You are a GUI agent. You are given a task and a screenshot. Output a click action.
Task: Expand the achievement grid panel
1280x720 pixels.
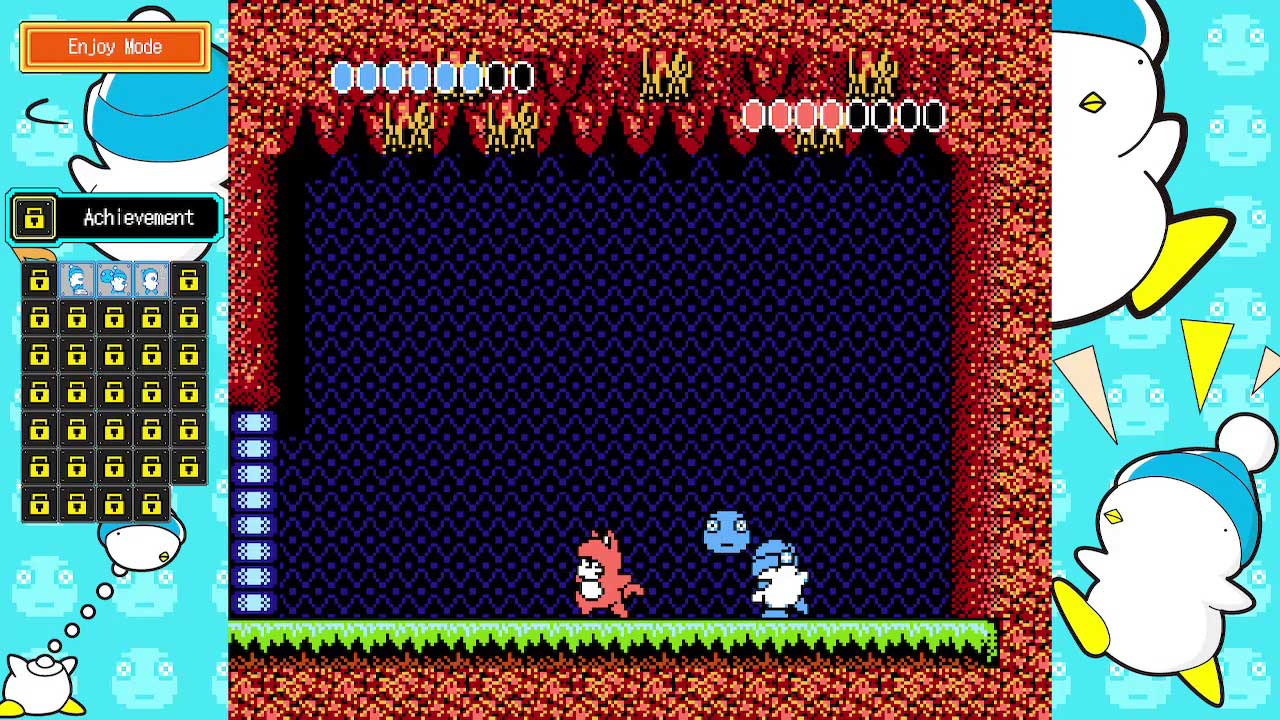point(113,390)
